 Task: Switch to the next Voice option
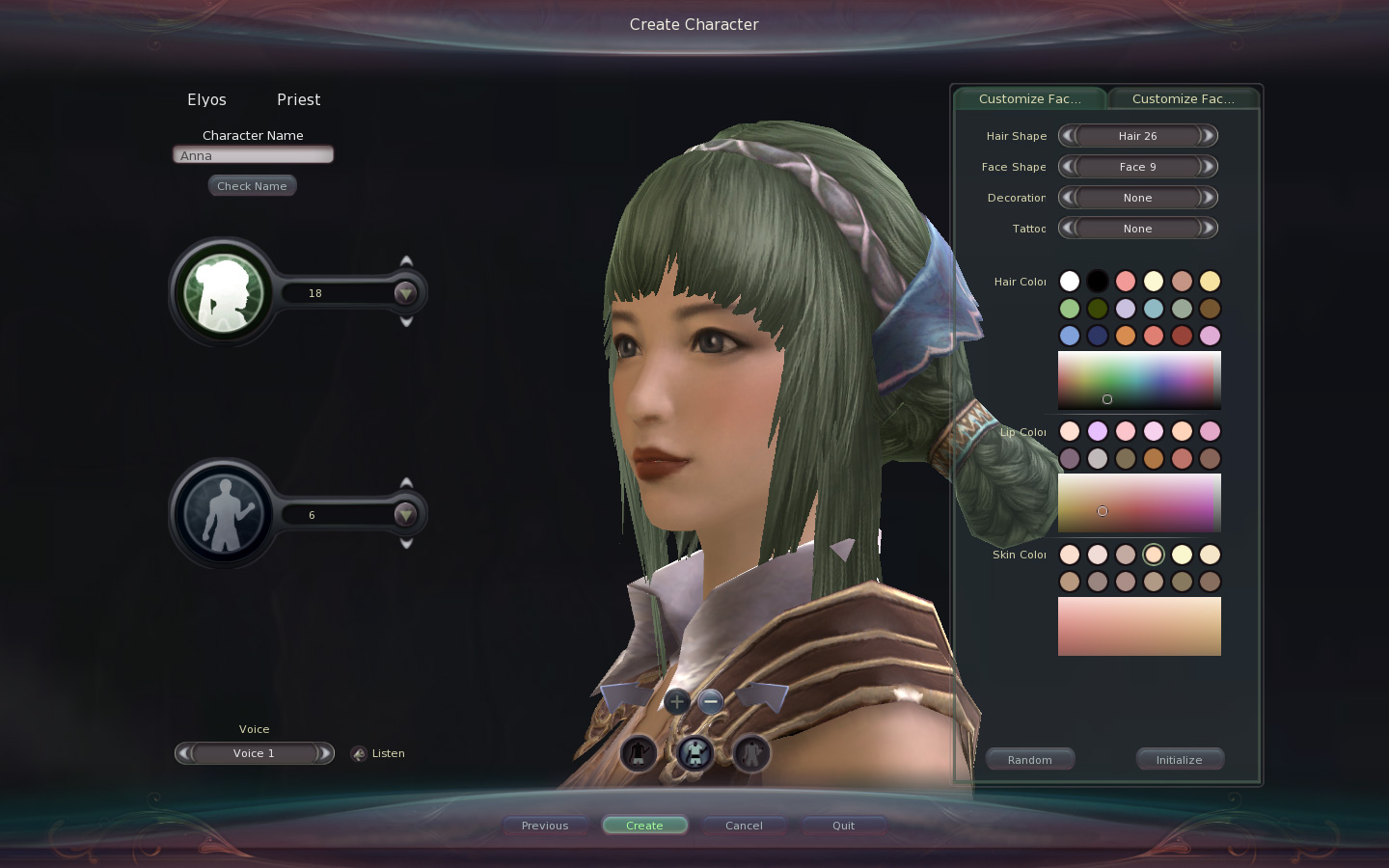tap(325, 753)
